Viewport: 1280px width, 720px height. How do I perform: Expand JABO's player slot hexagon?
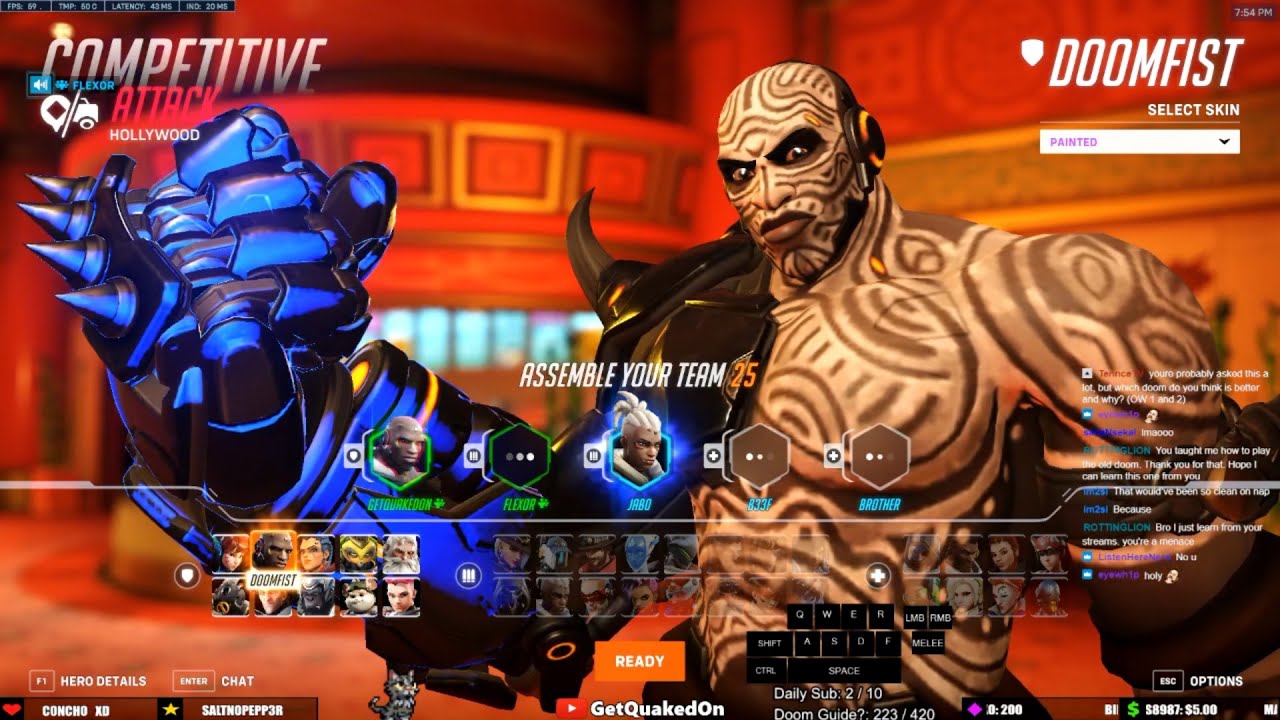(642, 457)
